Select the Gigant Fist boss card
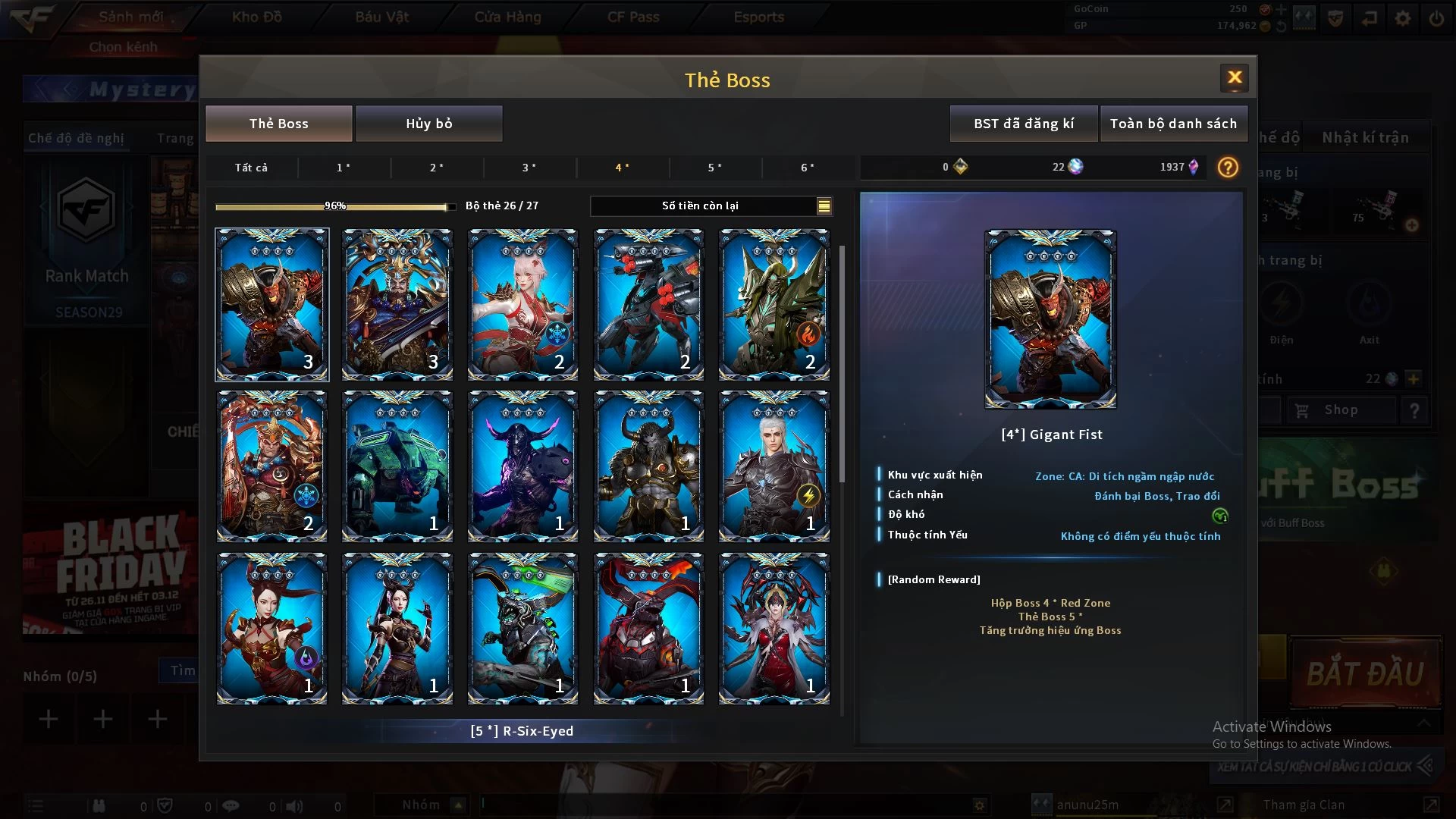This screenshot has height=819, width=1456. [x=271, y=304]
